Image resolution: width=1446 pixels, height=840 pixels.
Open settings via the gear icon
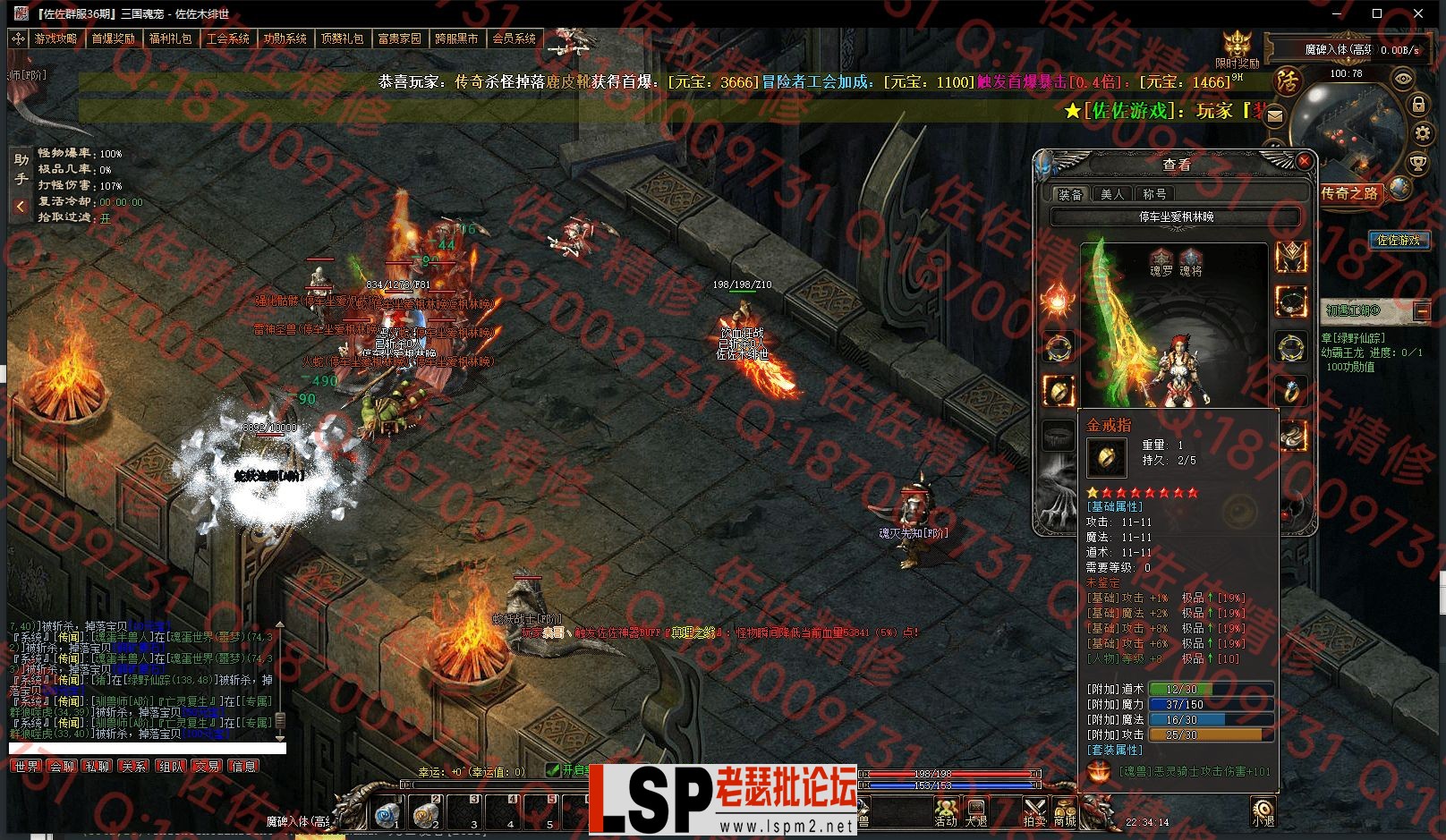(x=1422, y=134)
